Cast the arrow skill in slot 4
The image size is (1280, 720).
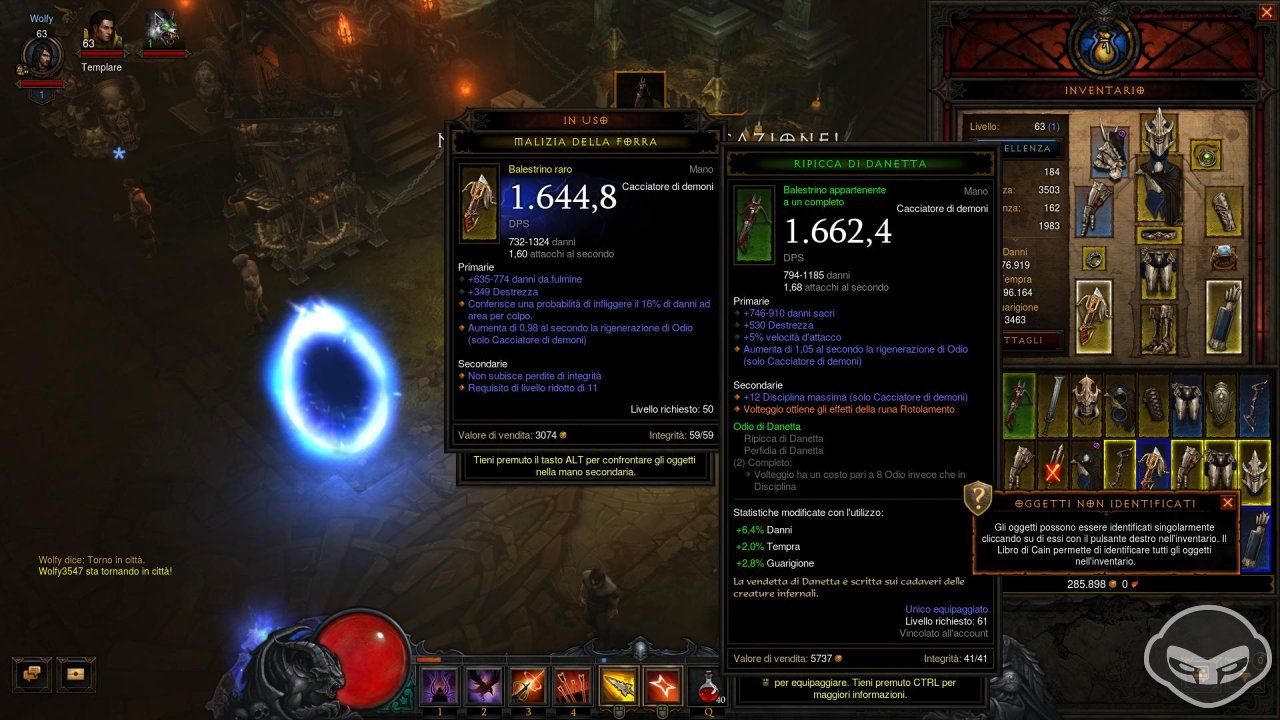[x=571, y=687]
